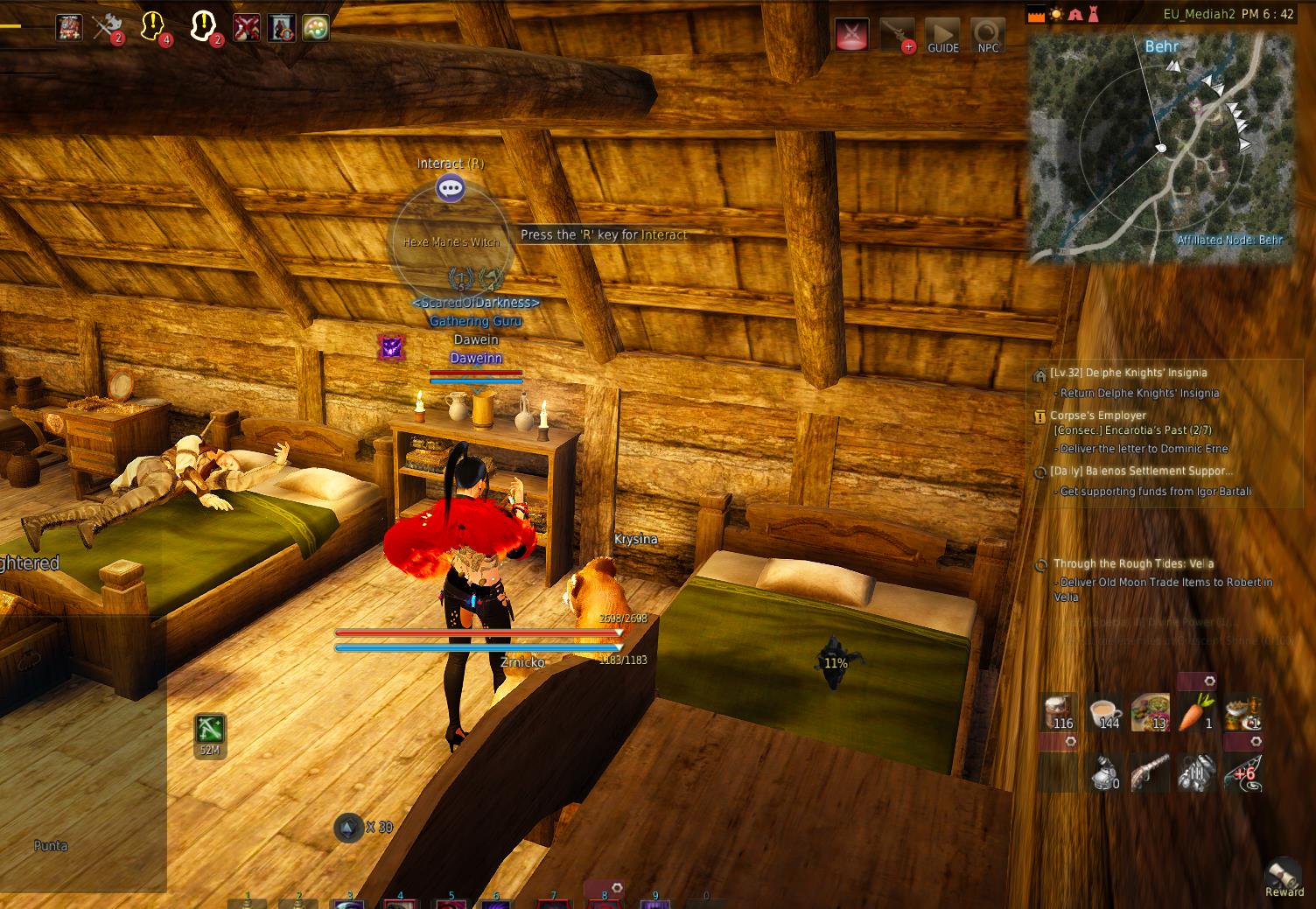Use the carrot quick slot
This screenshot has width=1316, height=909.
click(x=1195, y=711)
